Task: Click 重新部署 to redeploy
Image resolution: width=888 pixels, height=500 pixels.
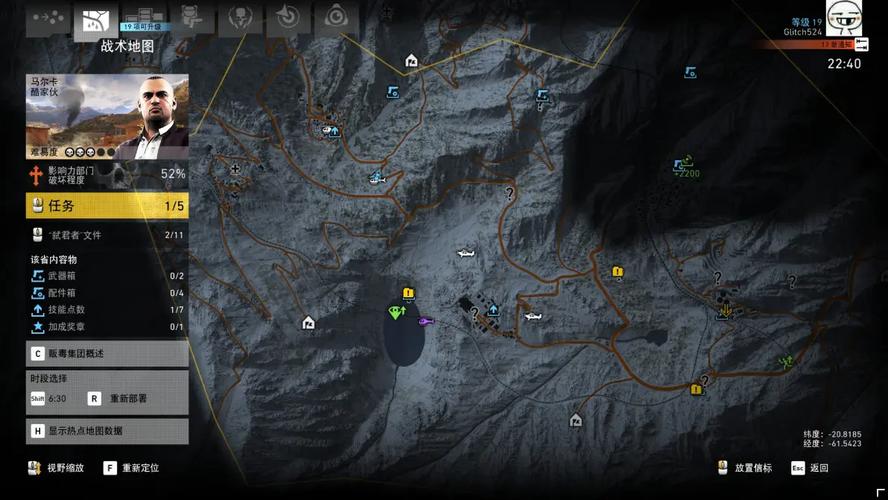Action: click(x=120, y=398)
